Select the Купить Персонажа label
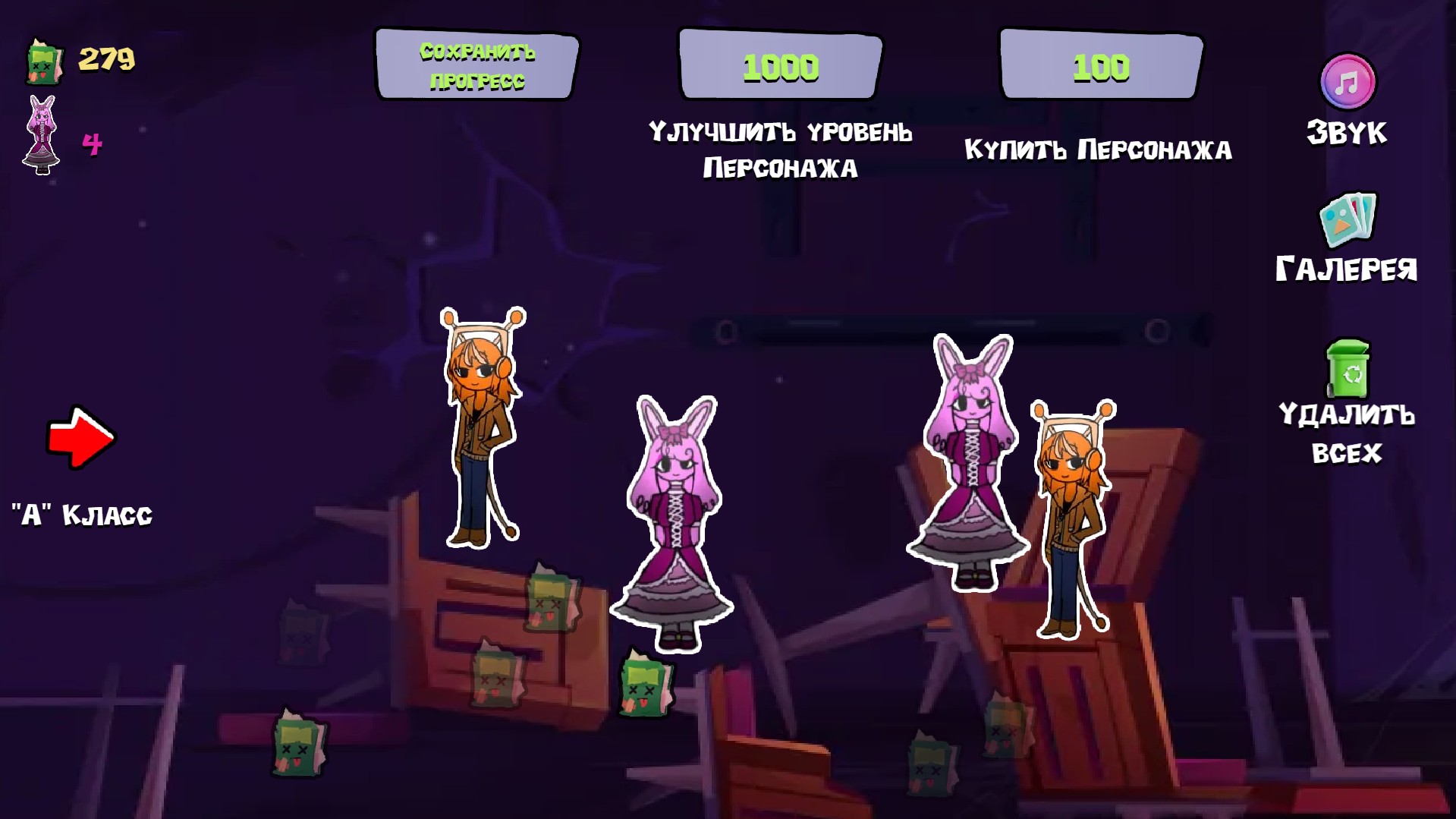Screen dimensions: 1456x819 (x=1099, y=150)
